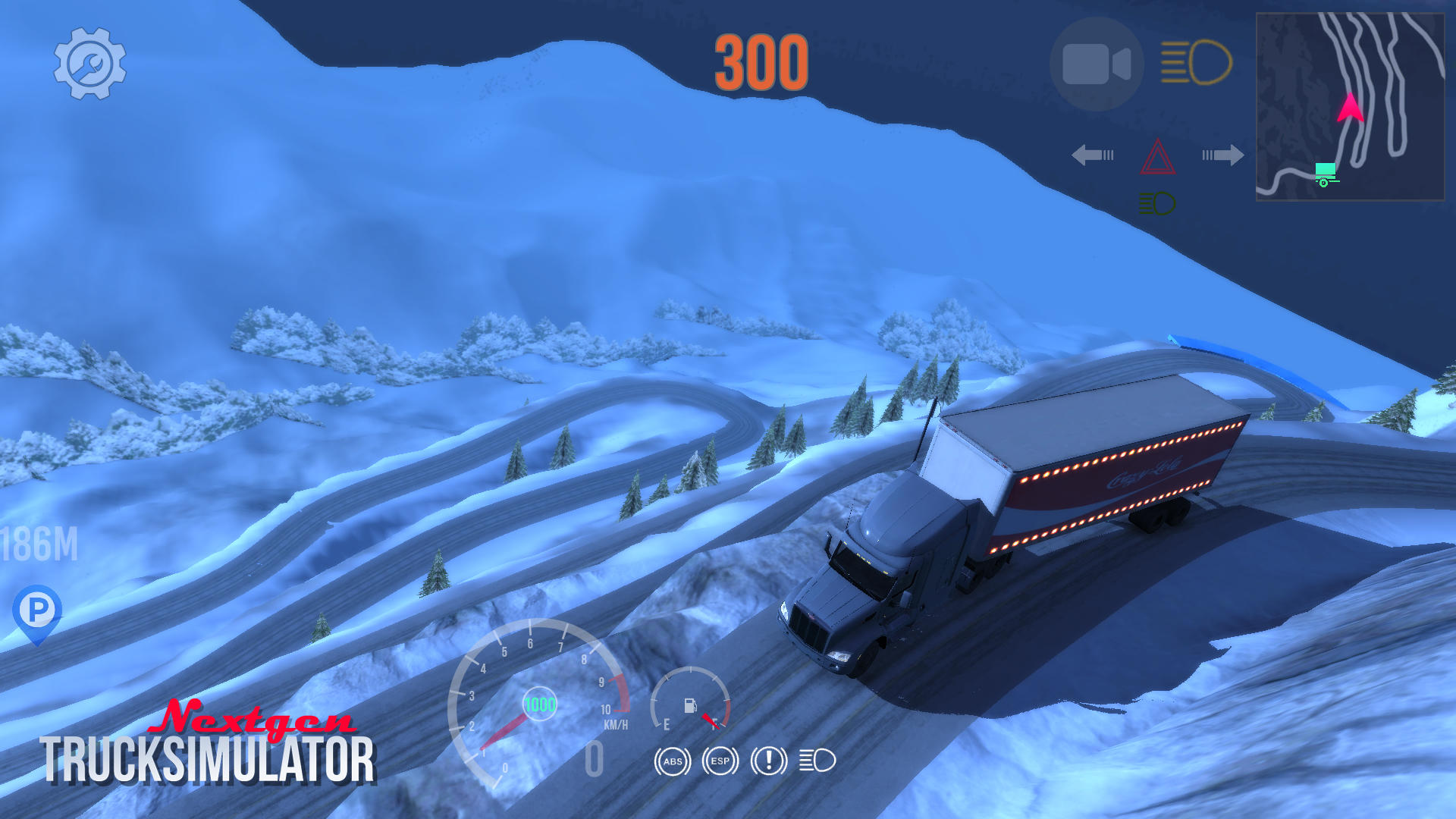The height and width of the screenshot is (819, 1456).
Task: Select the truck destination icon on the minimap
Action: tap(1326, 172)
